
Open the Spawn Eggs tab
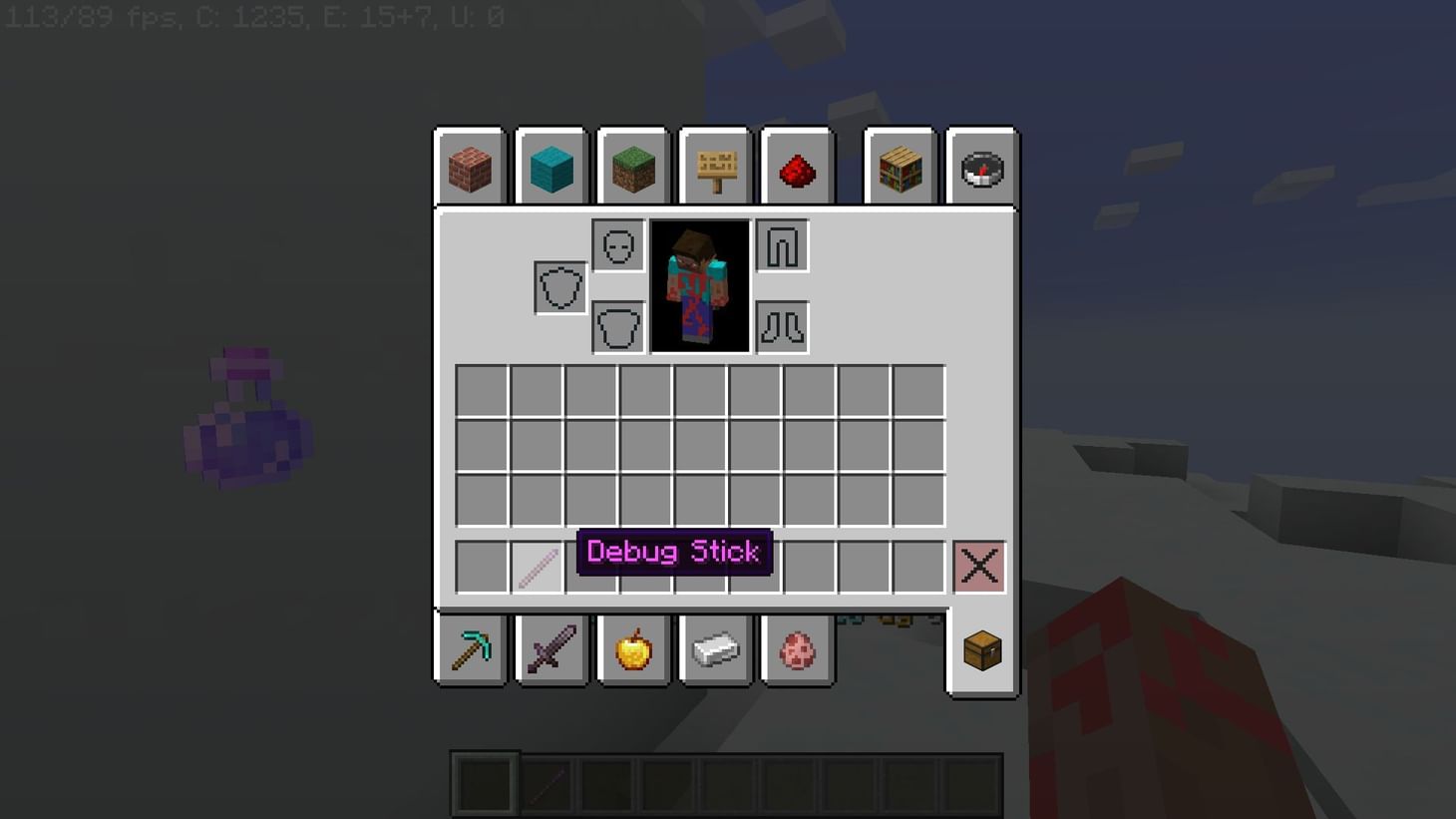click(796, 649)
